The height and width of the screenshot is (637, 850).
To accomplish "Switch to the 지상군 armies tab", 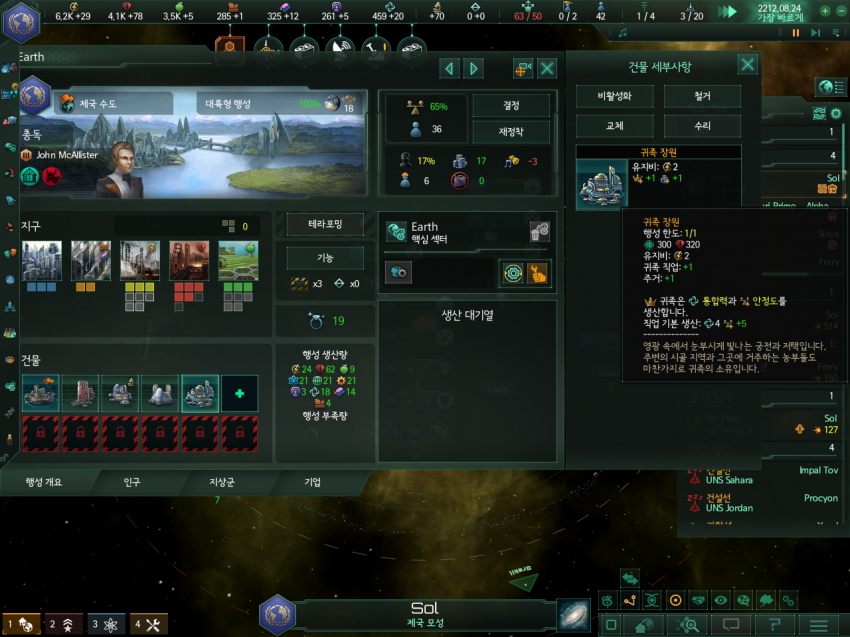I will [221, 482].
